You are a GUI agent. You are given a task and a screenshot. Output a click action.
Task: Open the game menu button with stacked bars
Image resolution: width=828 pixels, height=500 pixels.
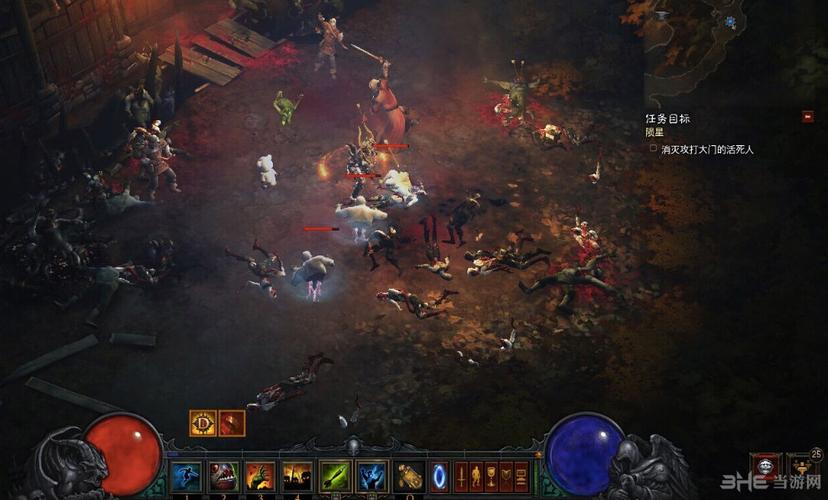point(521,475)
